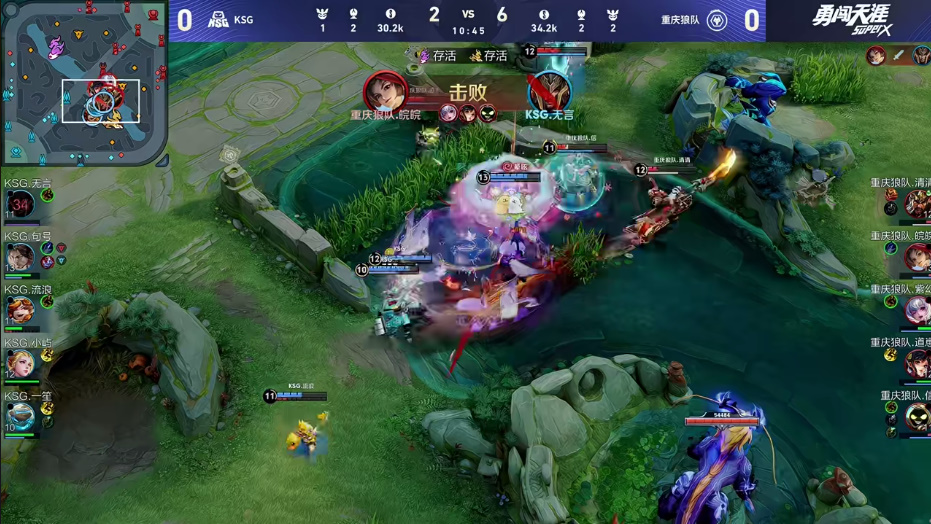Click the crossed-out 无言 portrait in the kill banner
Viewport: 931px width, 524px height.
[549, 91]
